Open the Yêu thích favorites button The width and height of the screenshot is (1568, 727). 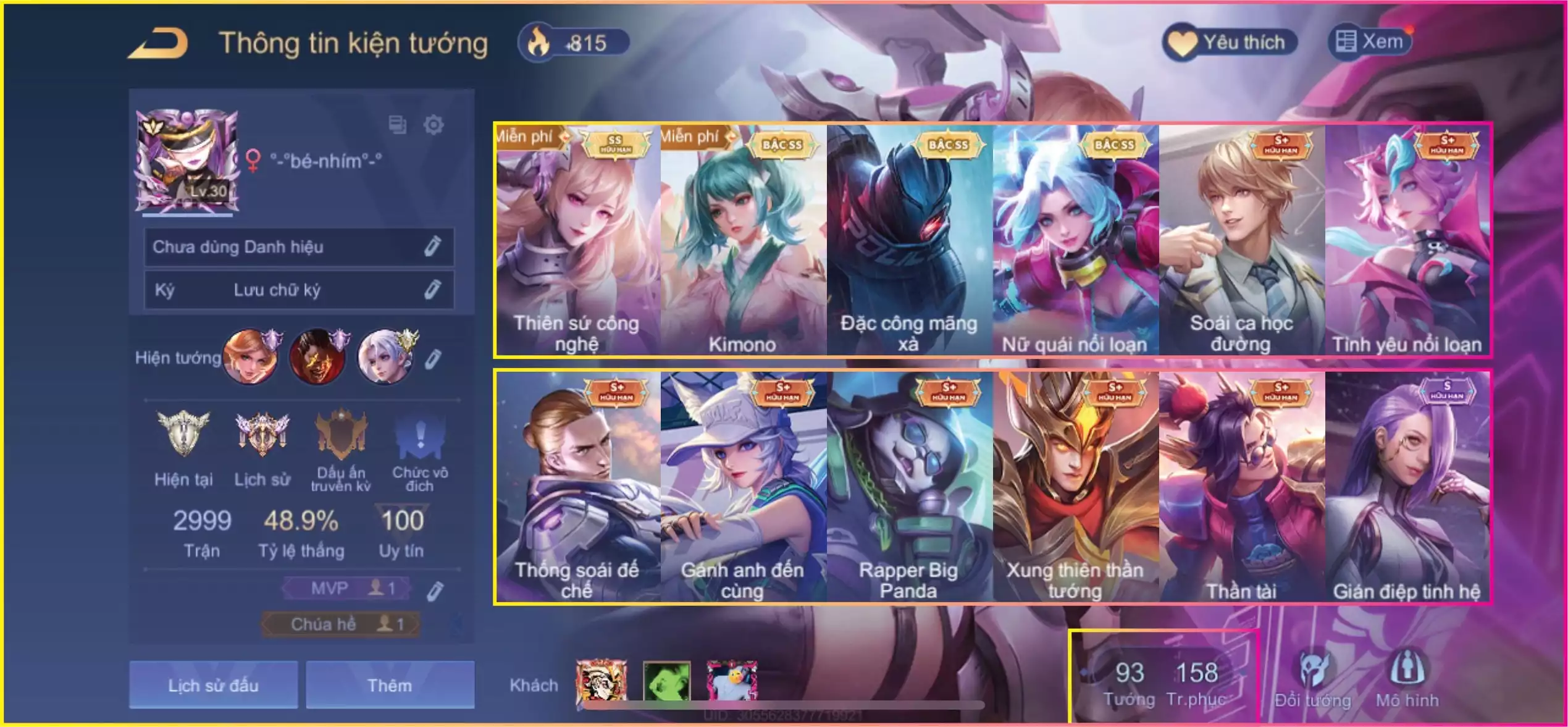pos(1229,42)
